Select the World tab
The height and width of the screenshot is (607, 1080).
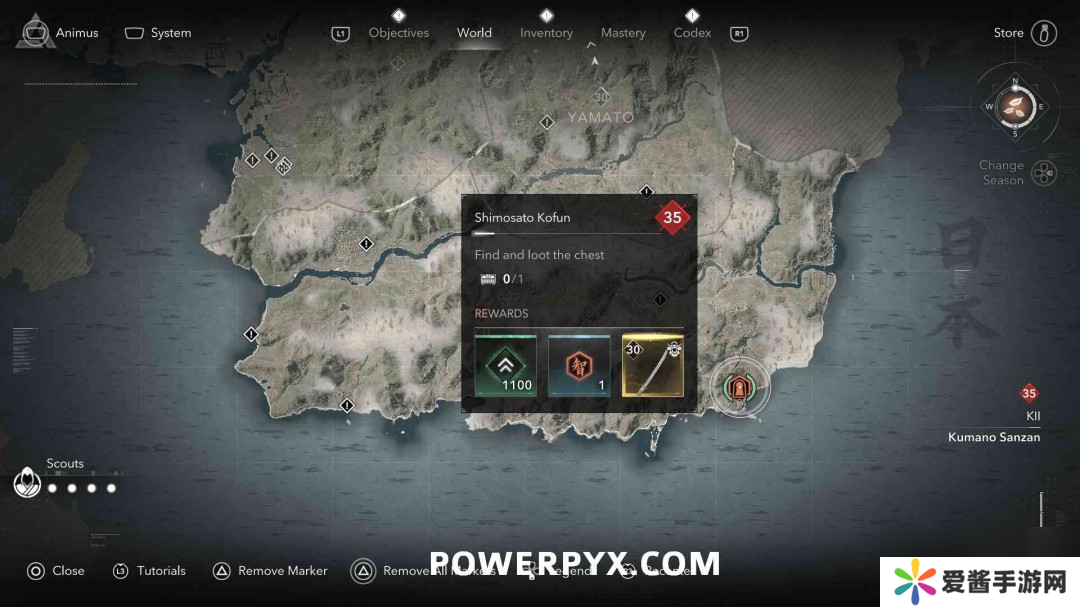[x=474, y=33]
